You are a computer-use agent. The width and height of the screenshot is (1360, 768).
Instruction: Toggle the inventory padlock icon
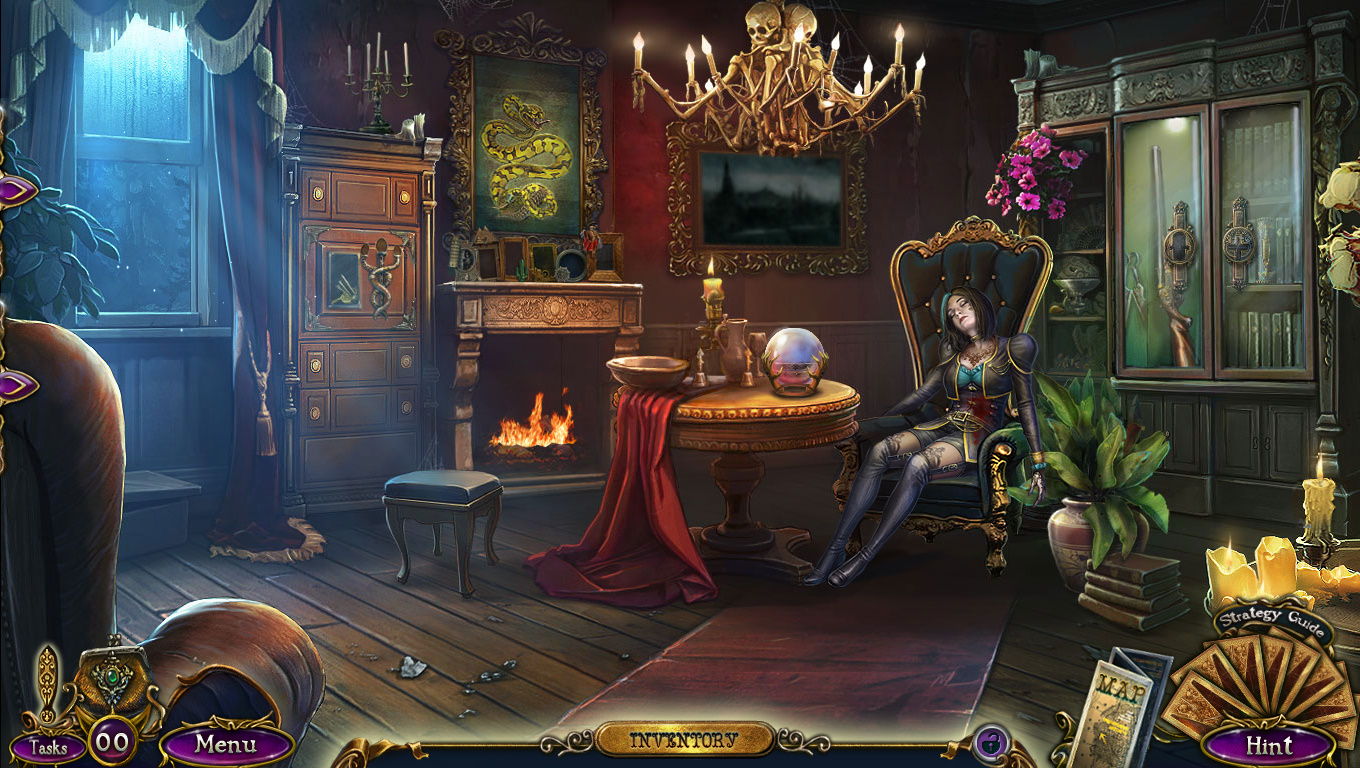pos(991,743)
